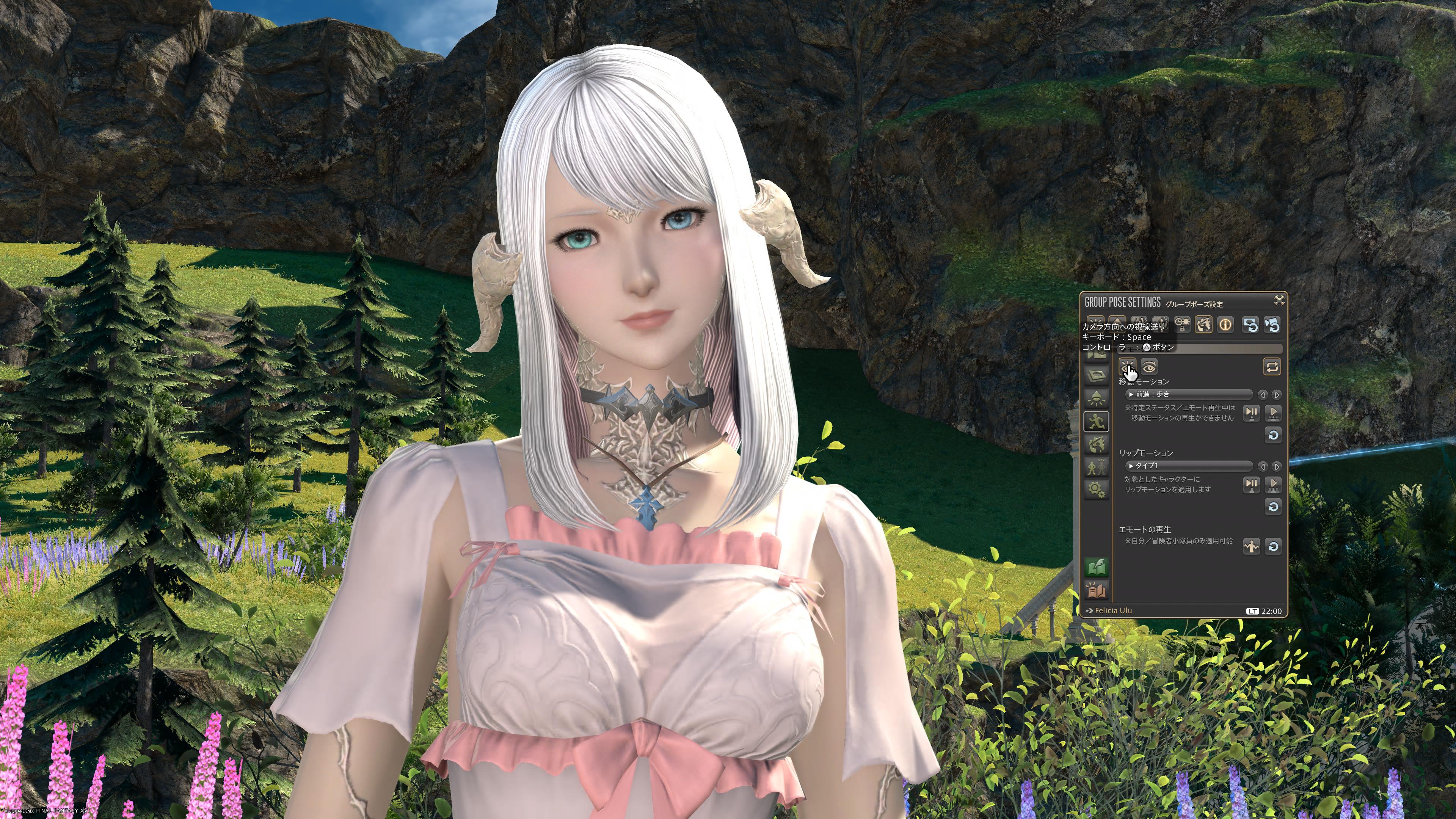
Task: Select previous movement motion with left arrow
Action: [x=1263, y=395]
